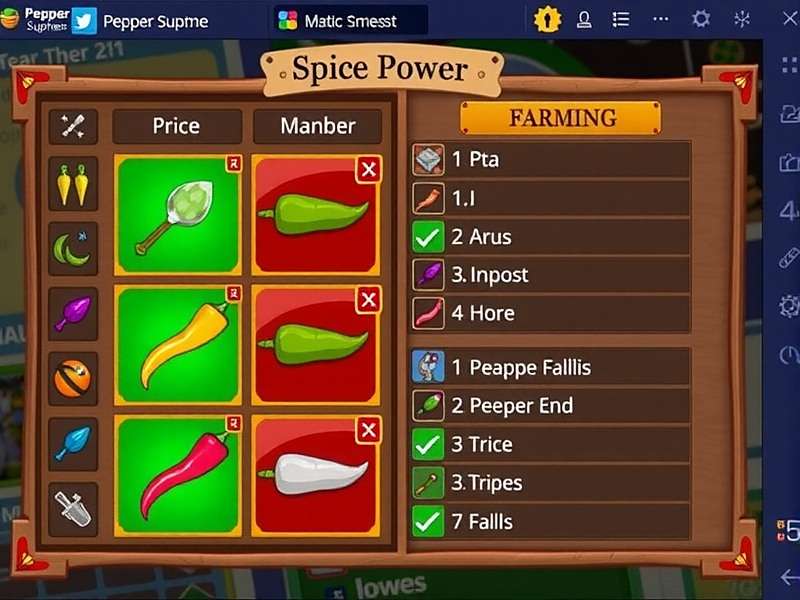800x600 pixels.
Task: Select the white pepper red tile
Action: [x=316, y=474]
